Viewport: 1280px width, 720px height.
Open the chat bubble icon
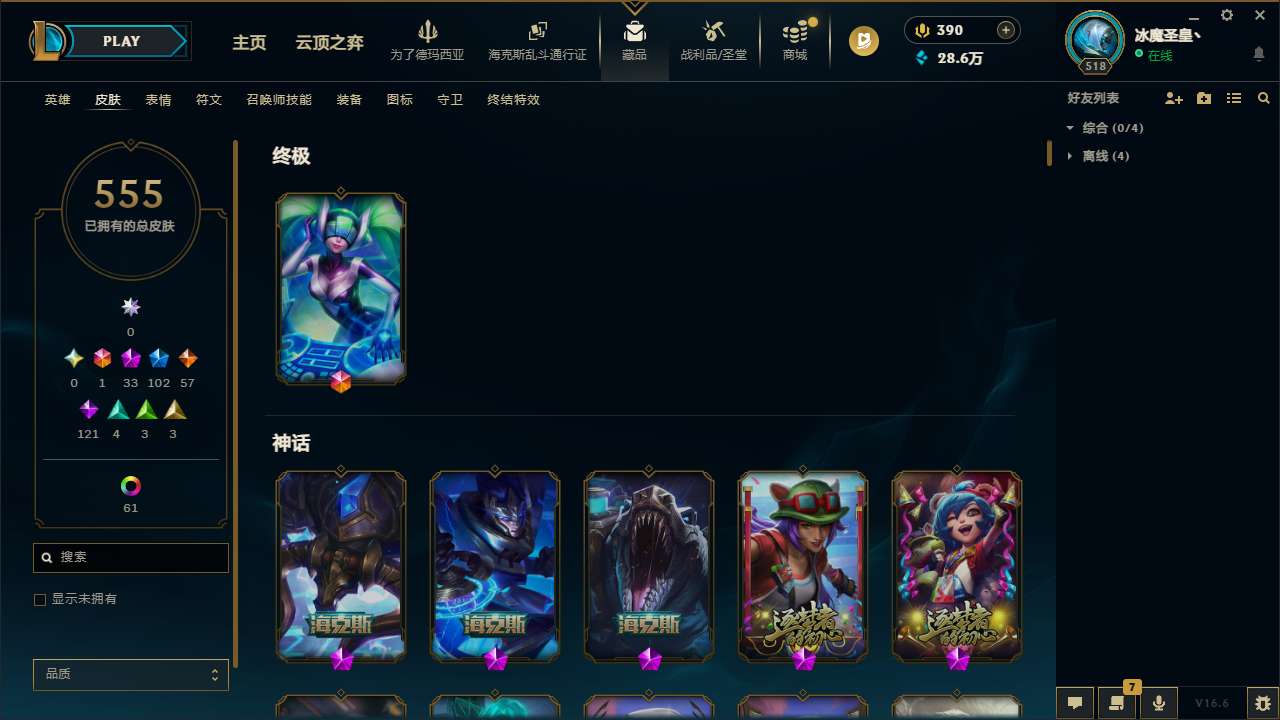[x=1074, y=703]
